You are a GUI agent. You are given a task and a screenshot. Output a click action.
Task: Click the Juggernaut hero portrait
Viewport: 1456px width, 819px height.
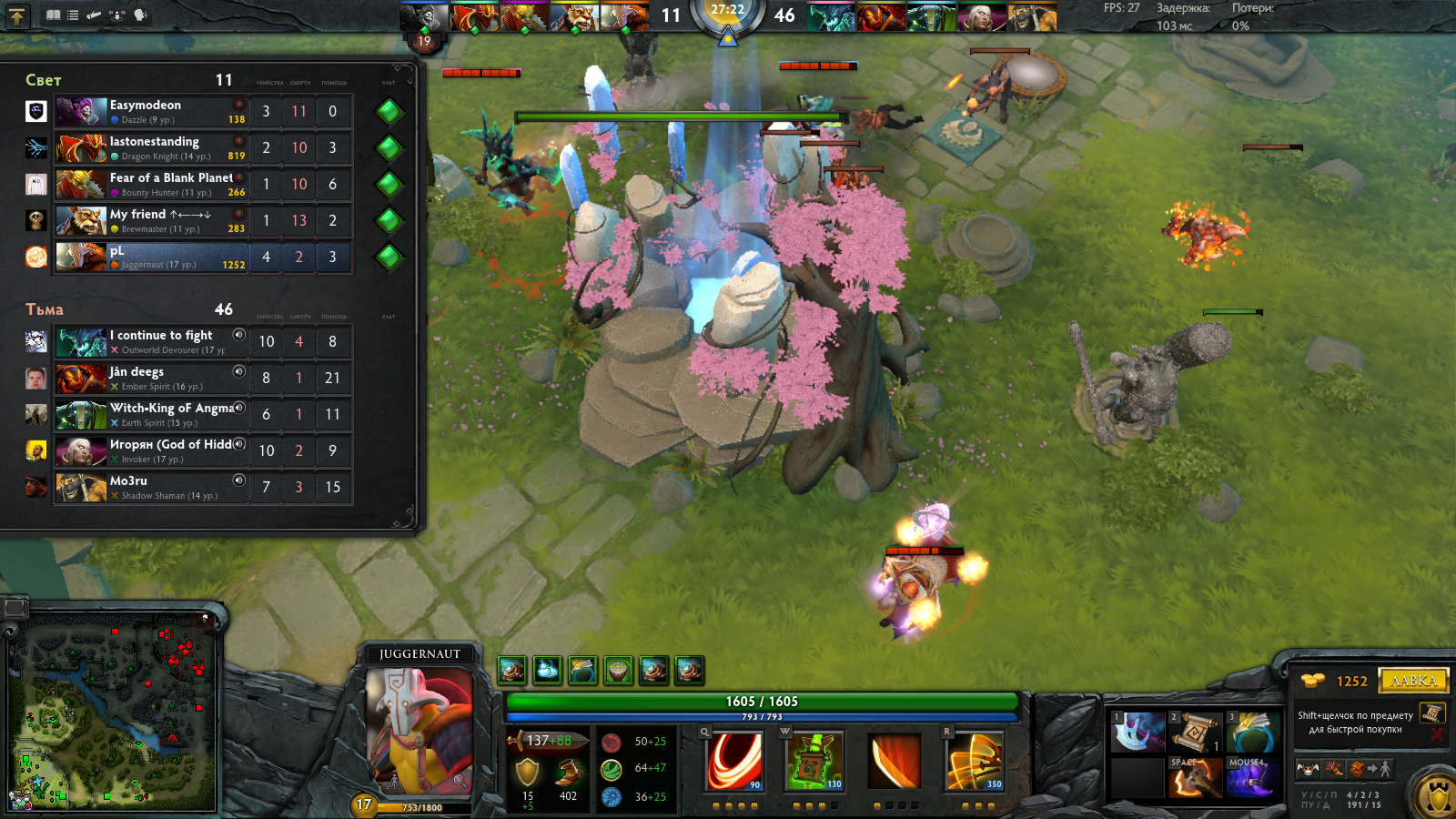click(x=419, y=728)
